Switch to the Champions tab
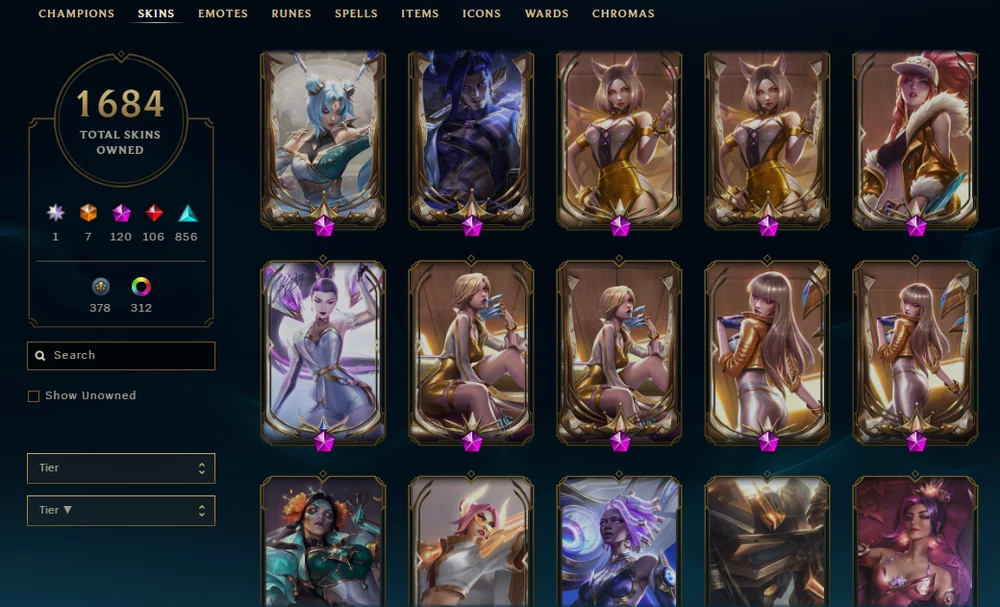The image size is (1000, 607). 76,14
